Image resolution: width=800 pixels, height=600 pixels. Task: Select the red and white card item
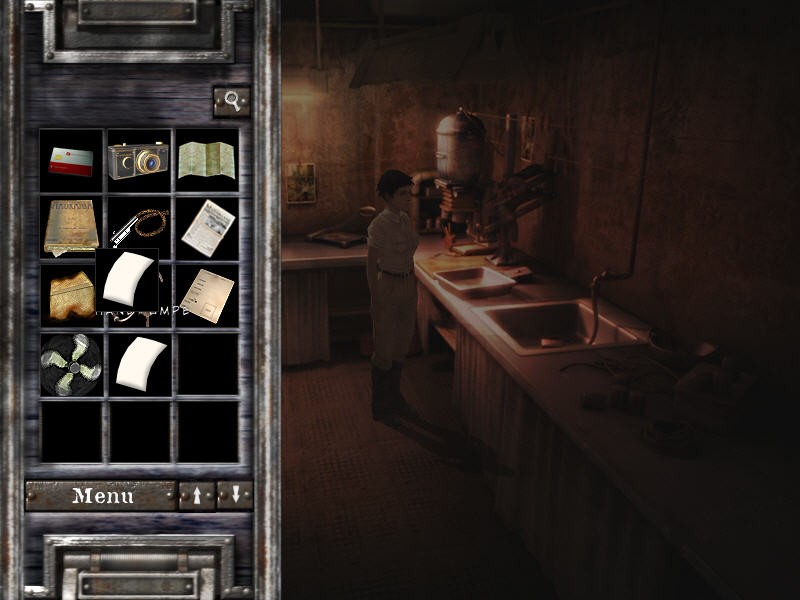(x=71, y=160)
